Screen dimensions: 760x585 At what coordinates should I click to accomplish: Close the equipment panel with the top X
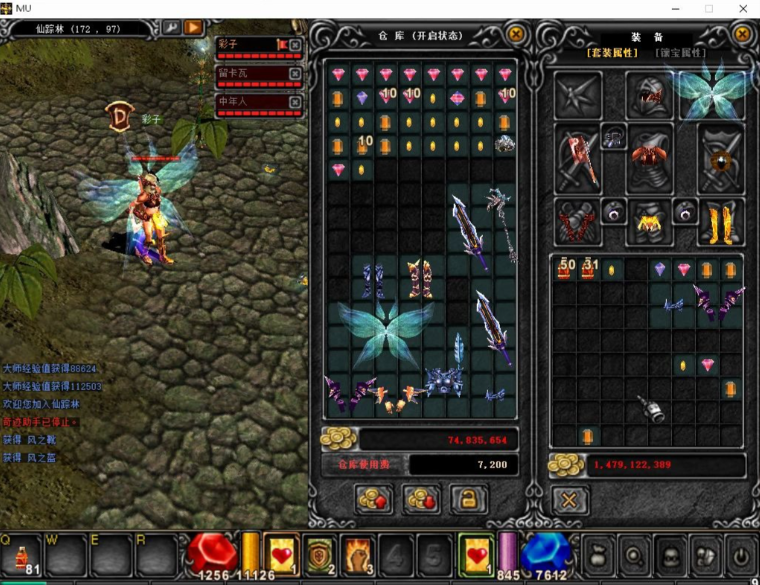(742, 34)
